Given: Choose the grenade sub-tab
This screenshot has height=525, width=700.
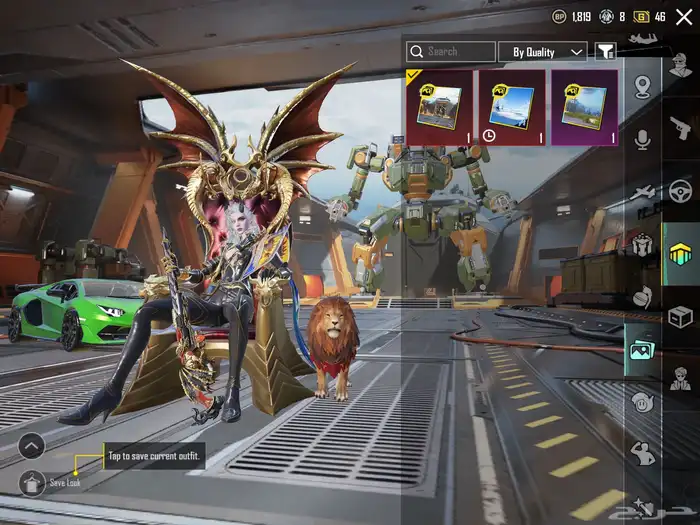Looking at the screenshot, I should point(643,295).
